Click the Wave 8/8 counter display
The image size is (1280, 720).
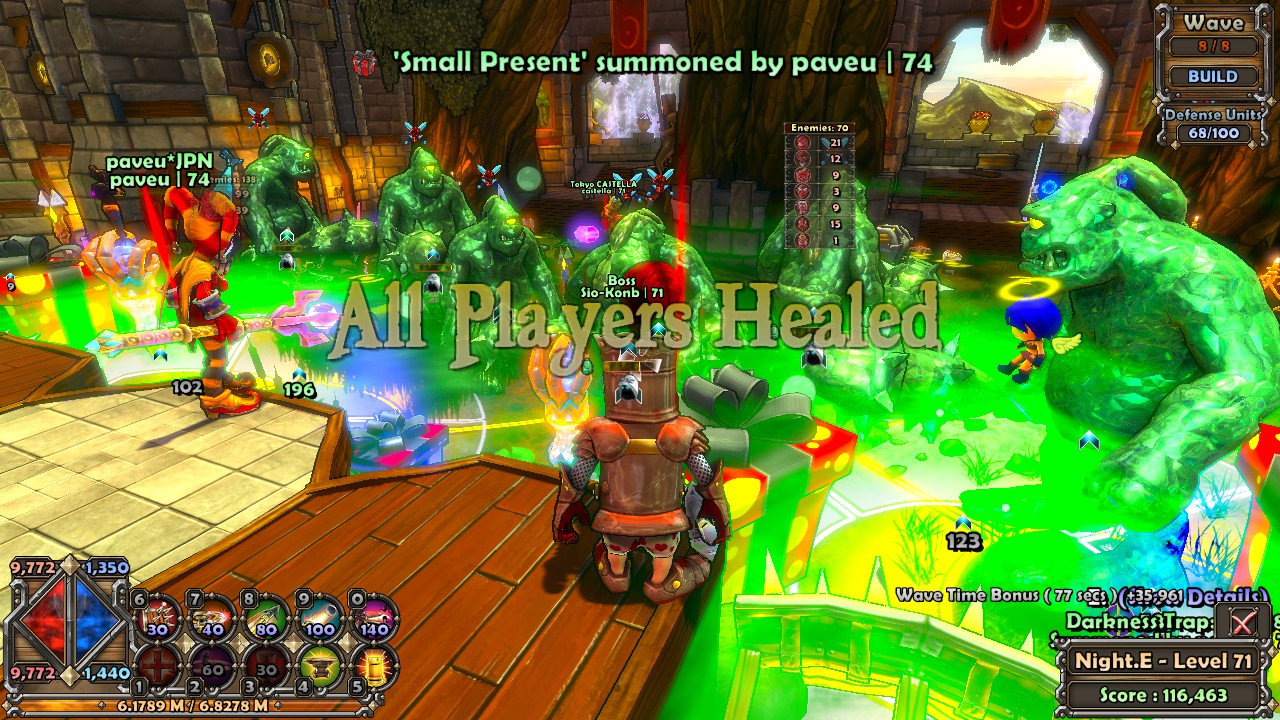(x=1213, y=44)
